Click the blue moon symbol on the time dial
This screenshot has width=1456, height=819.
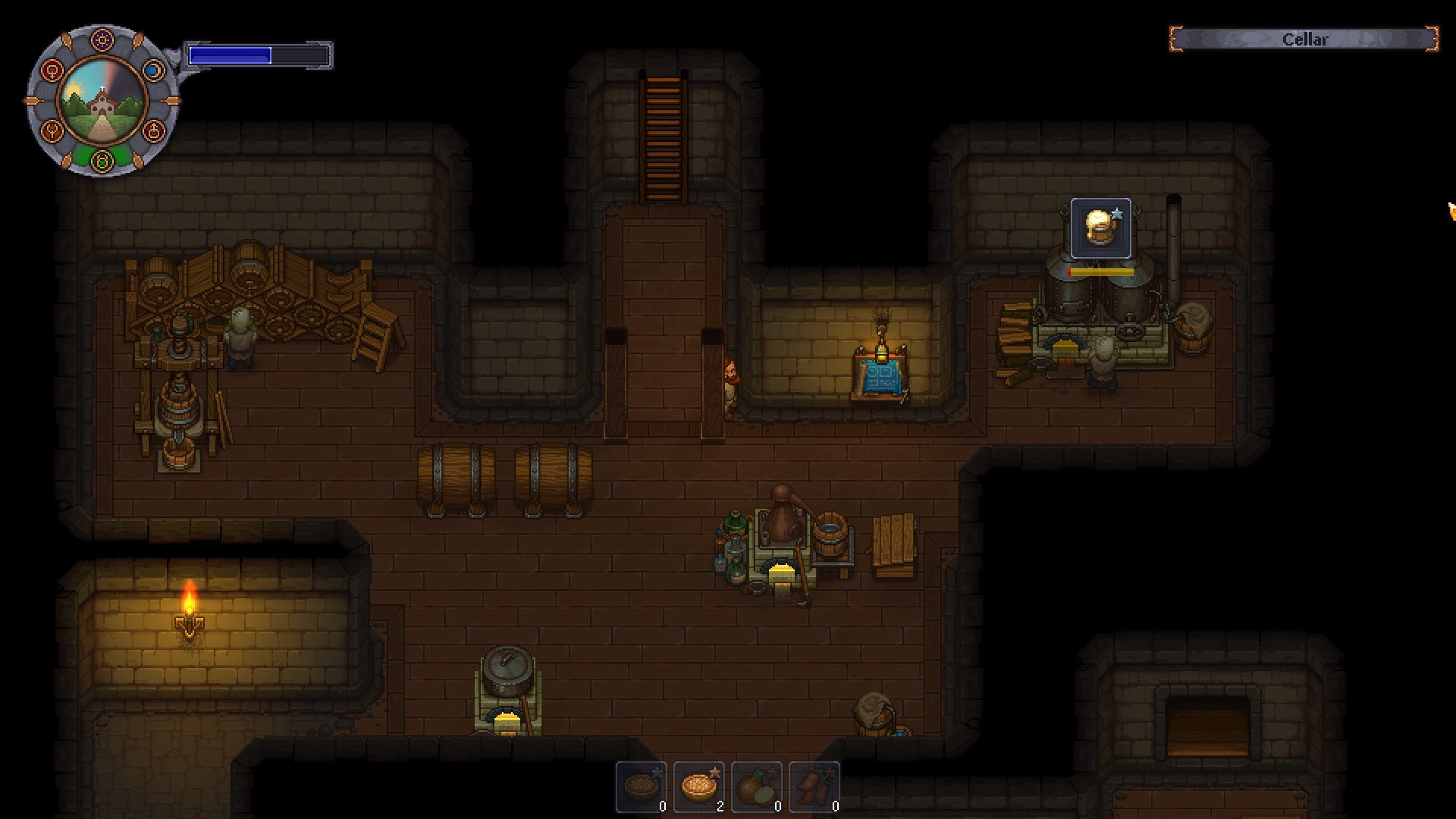(154, 70)
